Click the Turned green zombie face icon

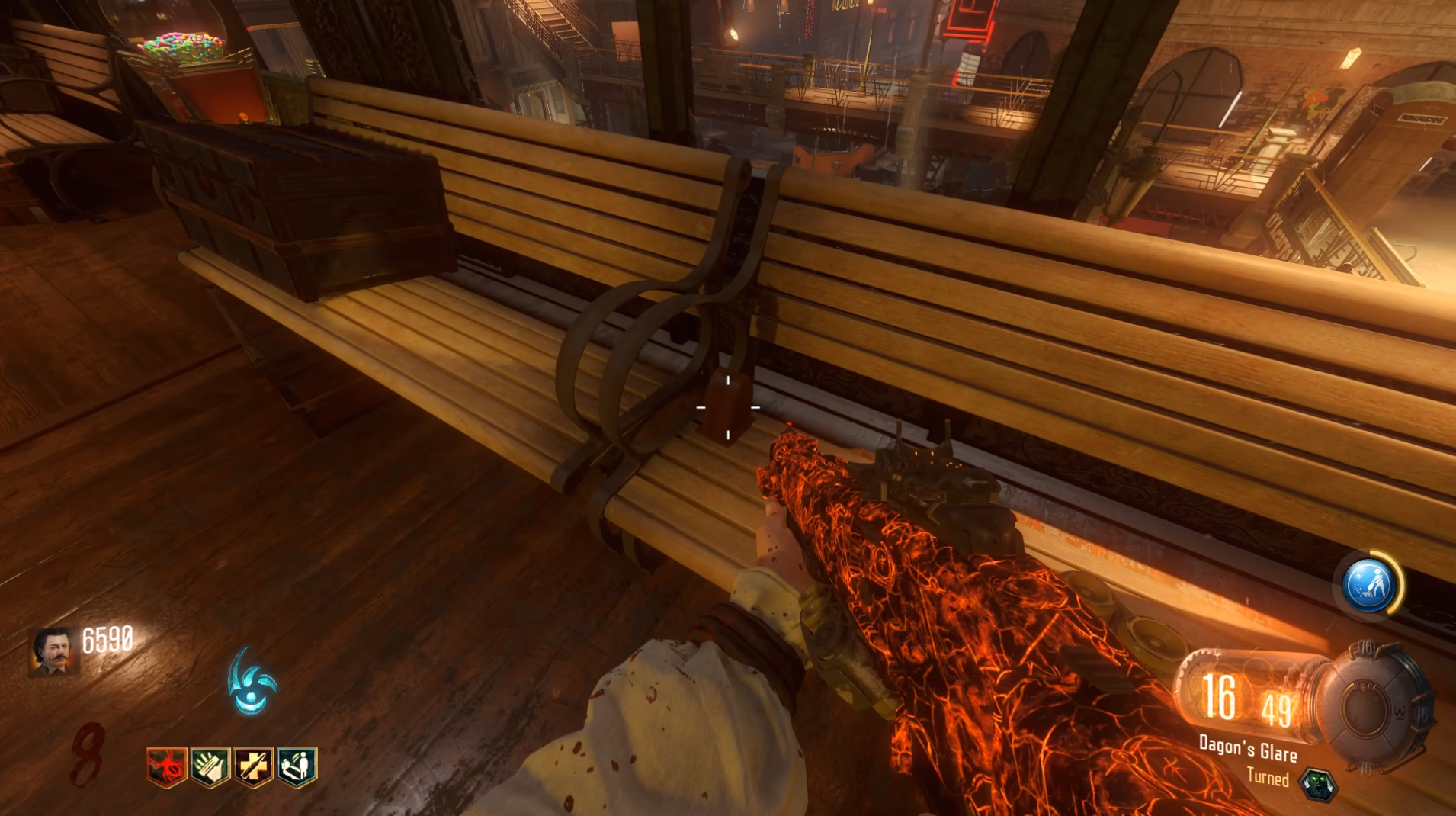[x=1318, y=784]
